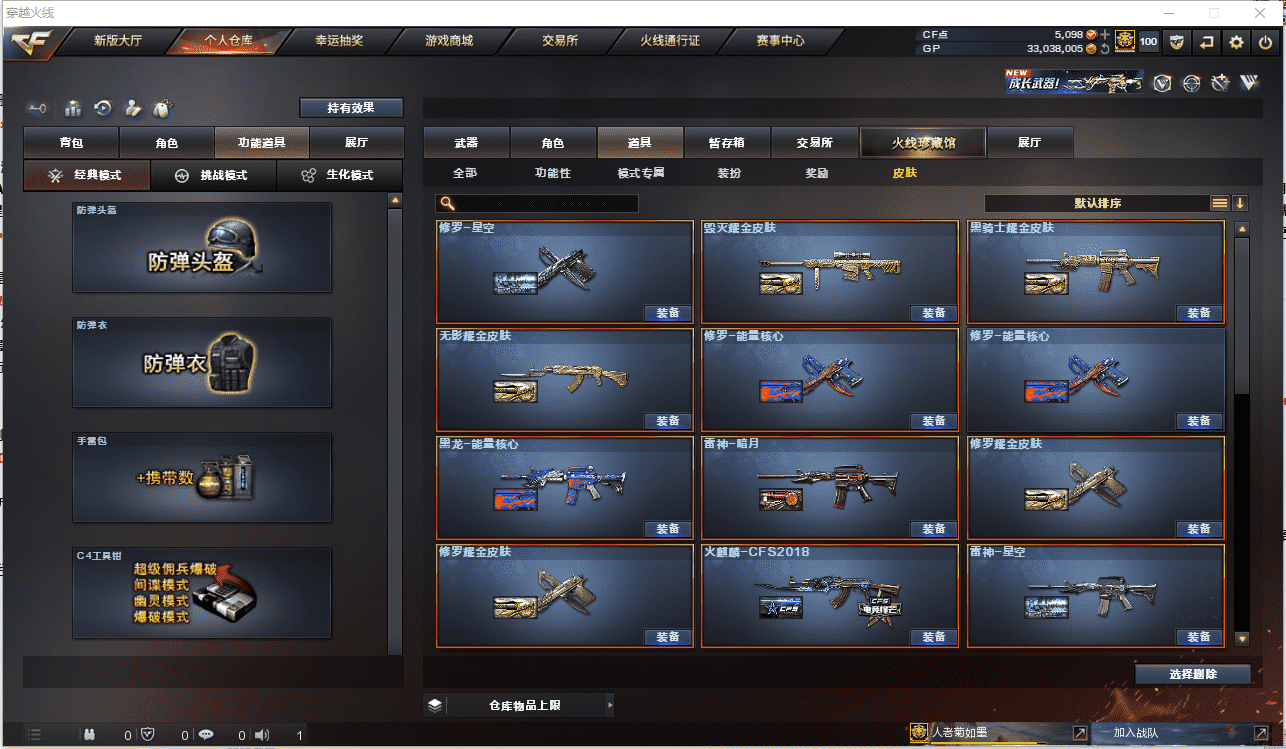Choose the 生化模式 biochemical mode tab
This screenshot has width=1286, height=749.
(x=340, y=175)
